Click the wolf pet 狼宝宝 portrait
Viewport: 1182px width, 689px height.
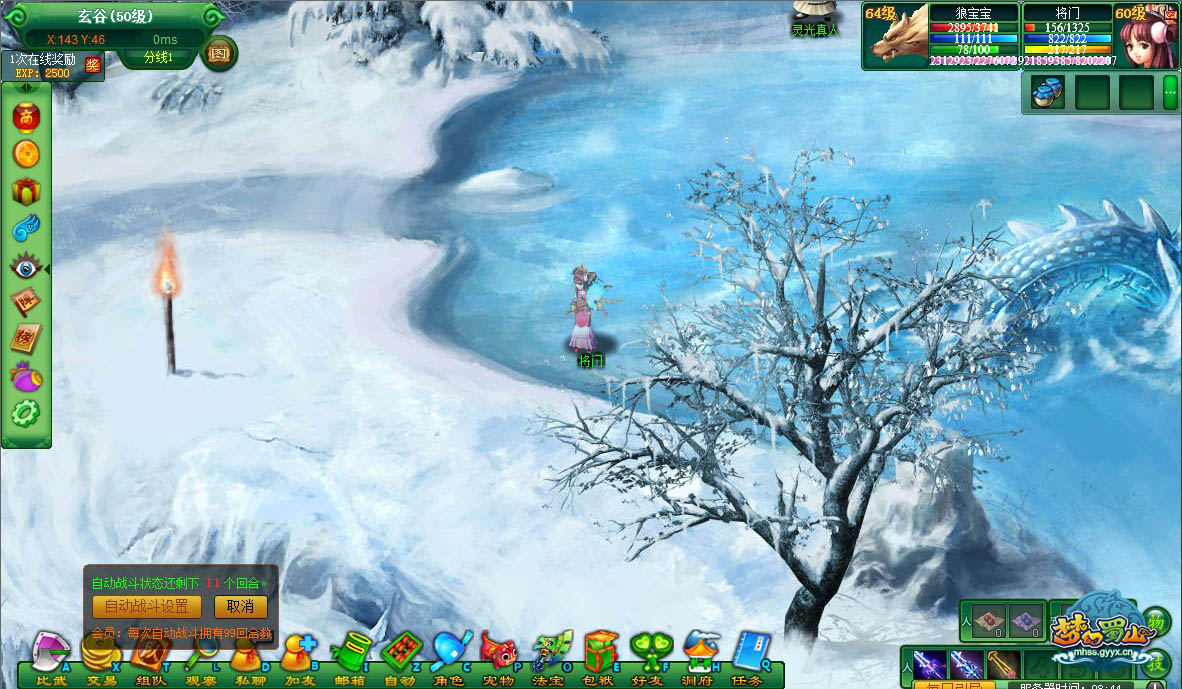tap(896, 37)
